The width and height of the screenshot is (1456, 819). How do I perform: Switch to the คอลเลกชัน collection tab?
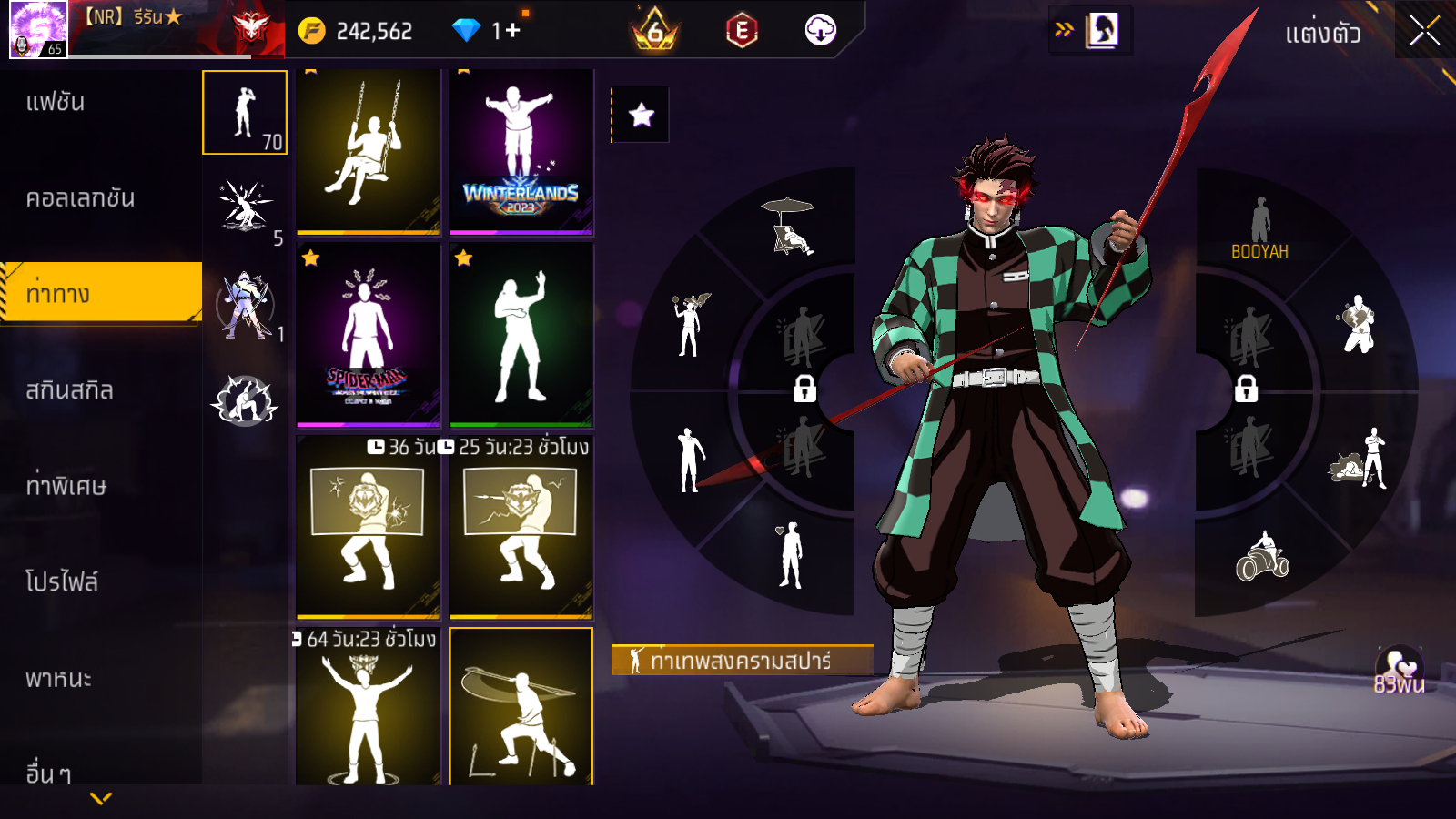coord(80,198)
